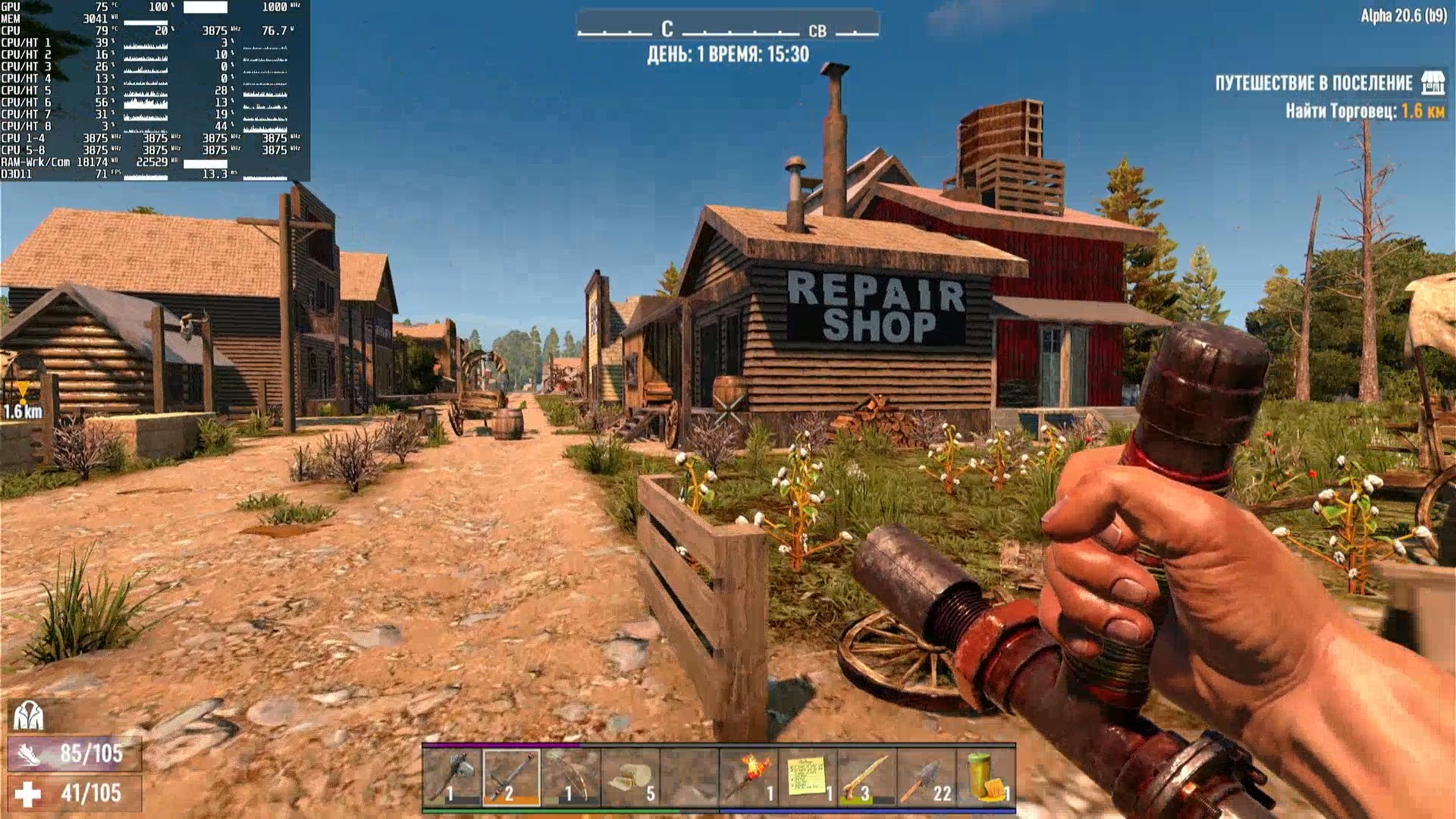The height and width of the screenshot is (819, 1456).
Task: Select the wooden club hotbar slot
Action: click(x=867, y=778)
